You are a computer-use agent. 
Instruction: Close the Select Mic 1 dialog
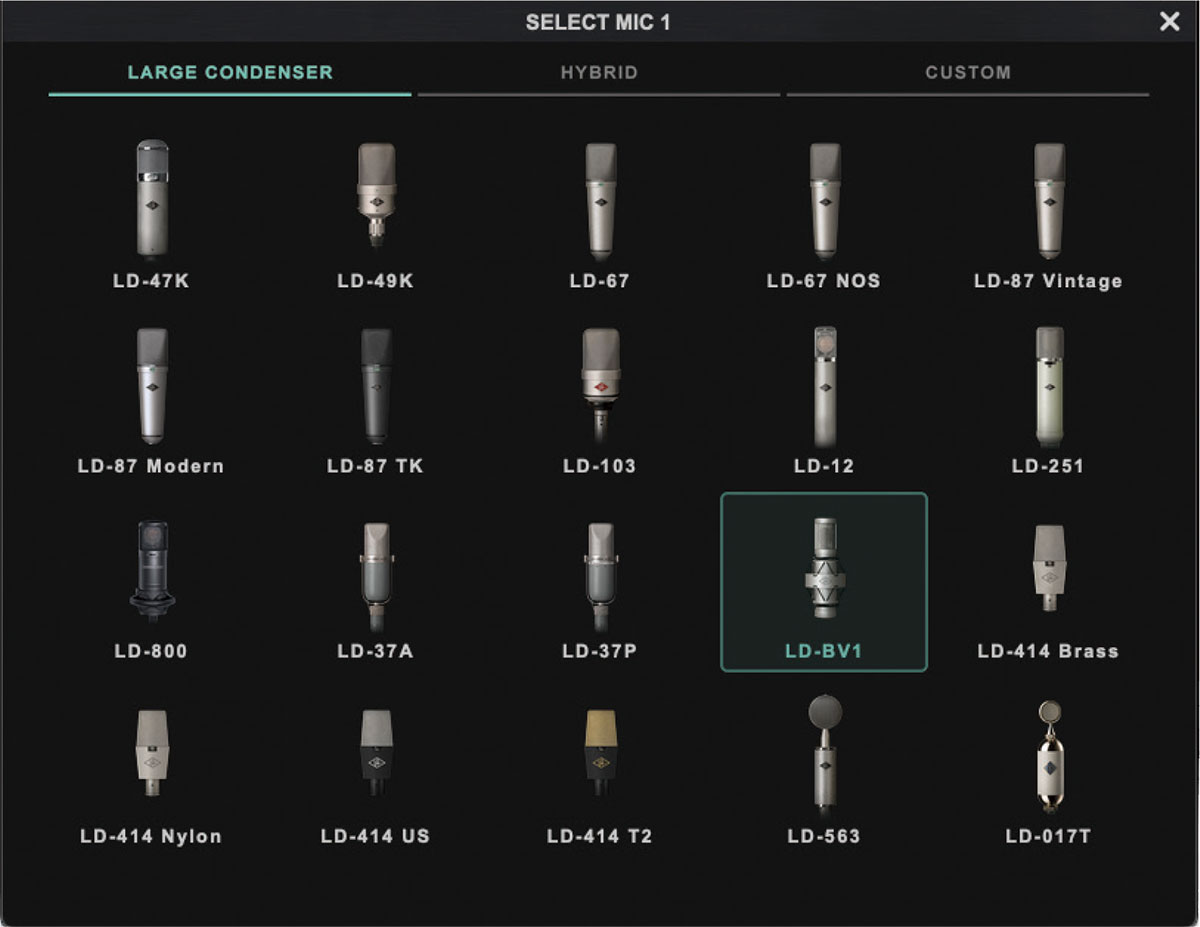click(x=1169, y=22)
